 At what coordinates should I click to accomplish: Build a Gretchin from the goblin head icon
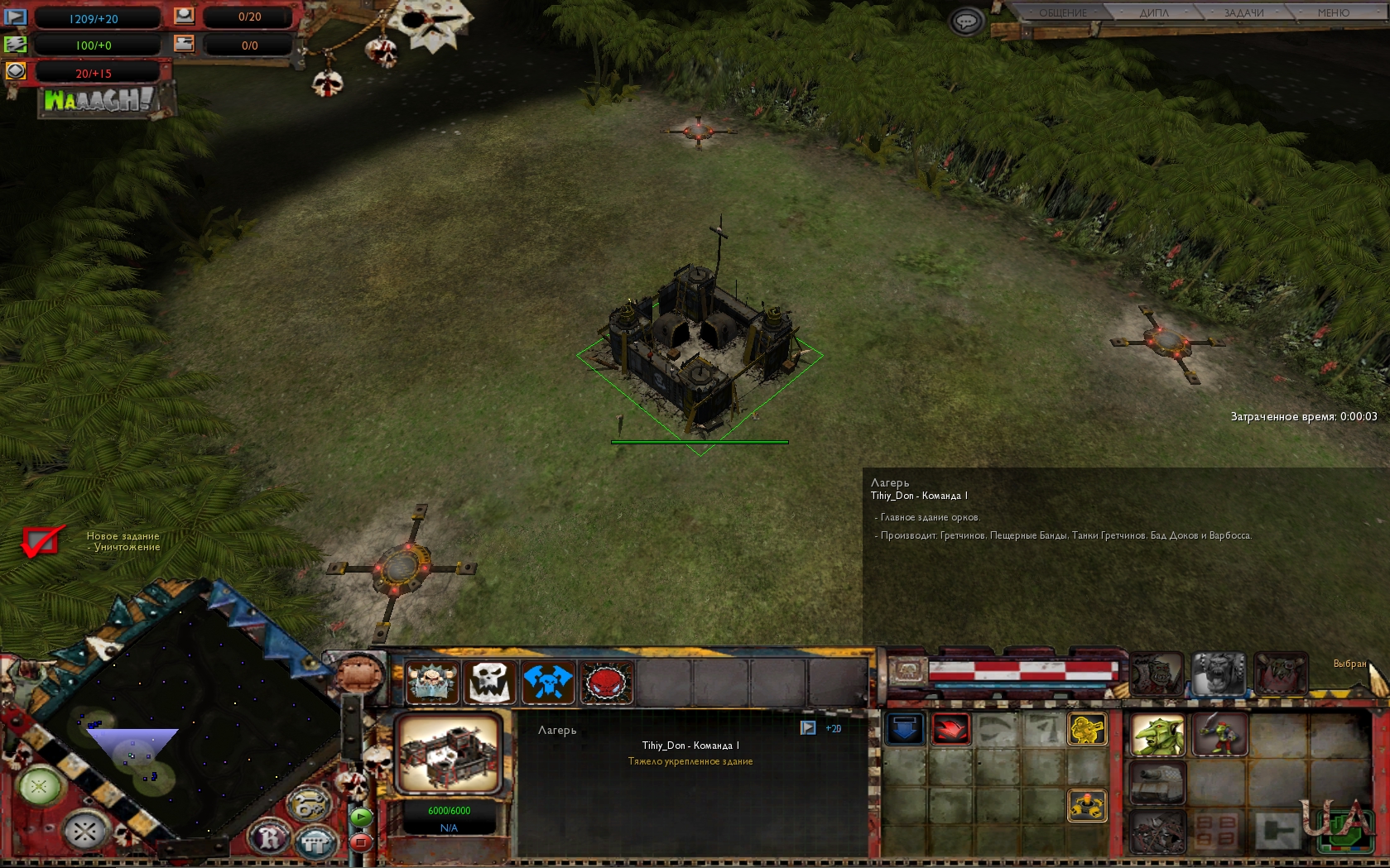point(1157,735)
